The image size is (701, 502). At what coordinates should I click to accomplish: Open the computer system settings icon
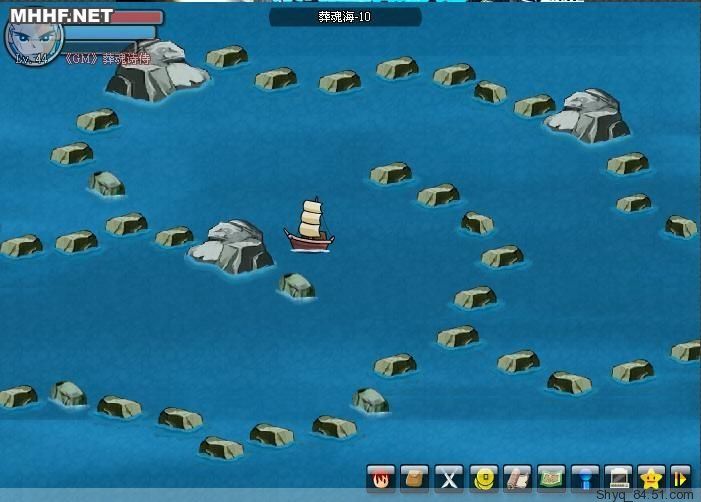pyautogui.click(x=619, y=477)
